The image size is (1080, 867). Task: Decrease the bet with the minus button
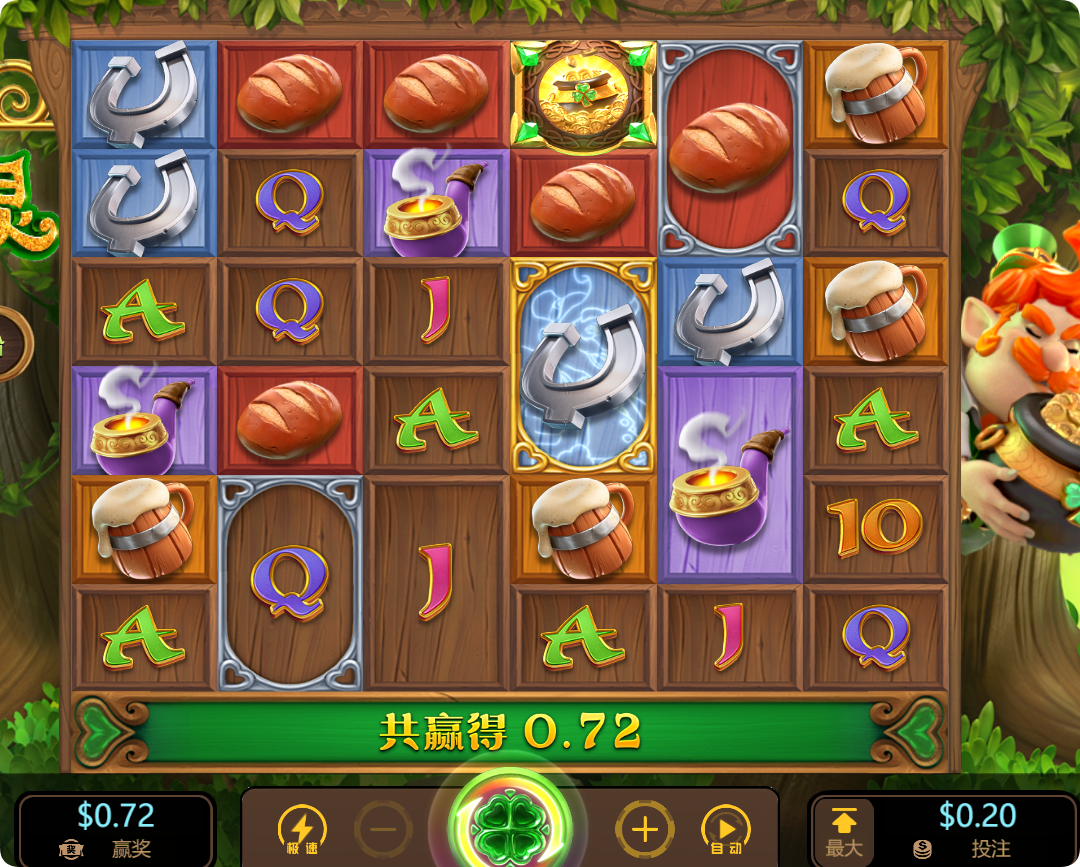coord(383,829)
